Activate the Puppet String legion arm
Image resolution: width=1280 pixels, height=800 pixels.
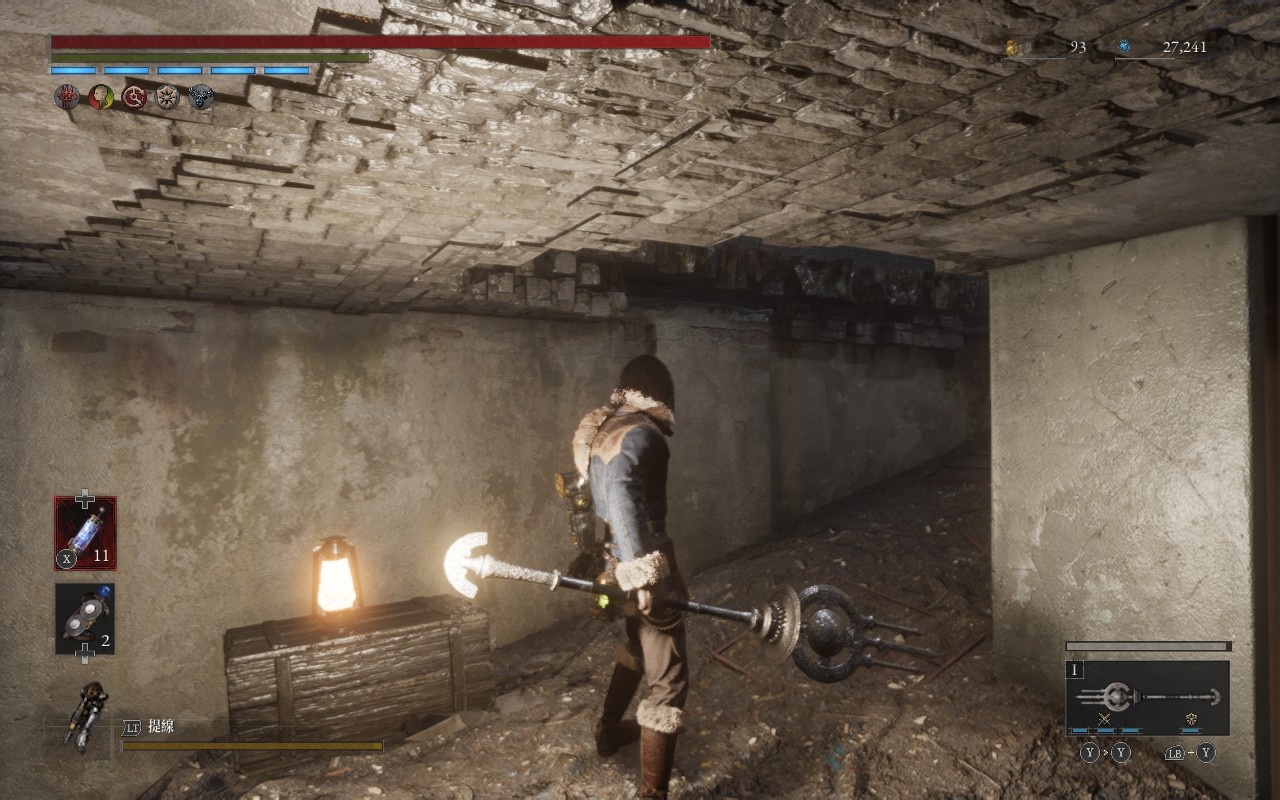(x=88, y=717)
